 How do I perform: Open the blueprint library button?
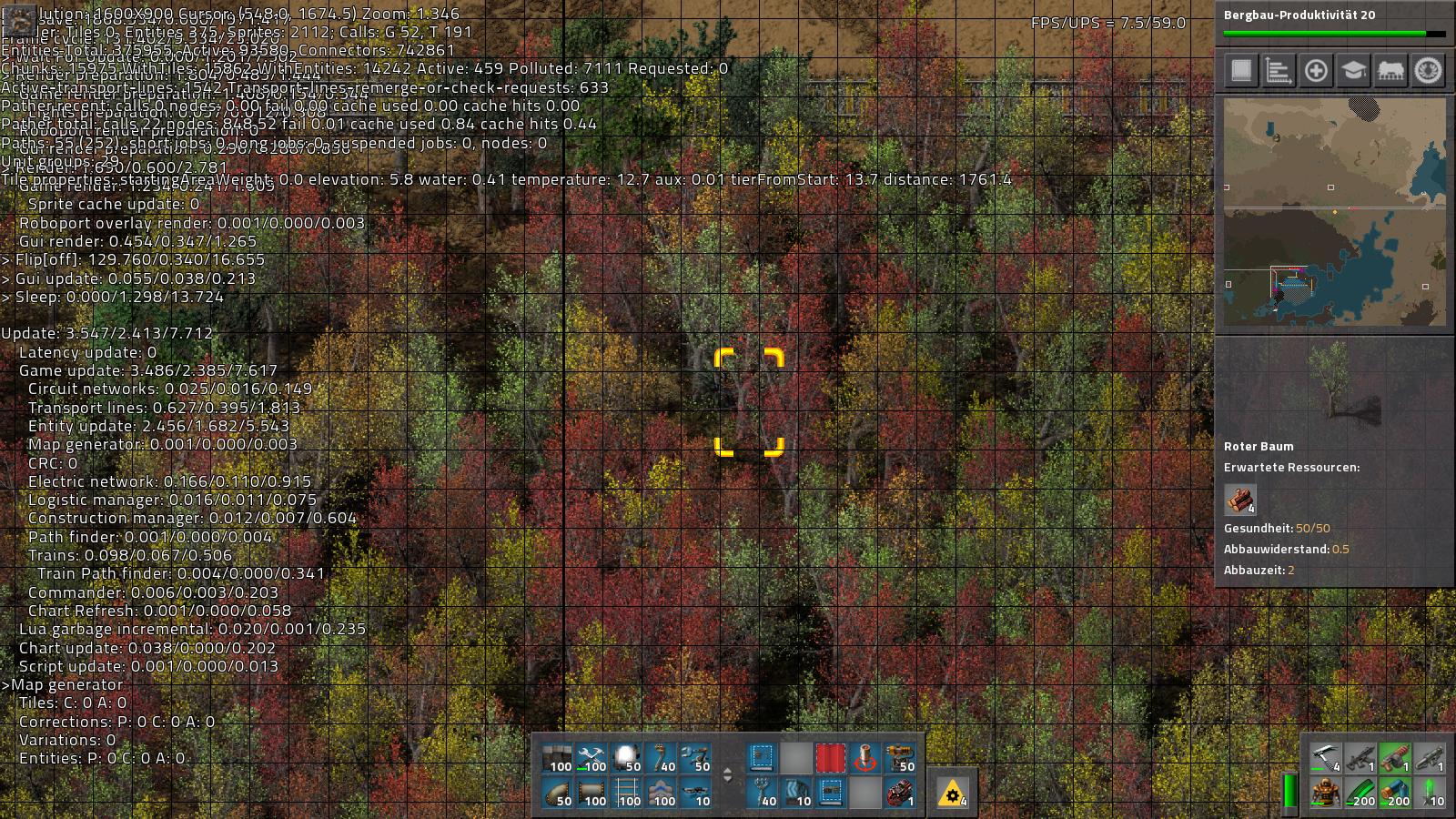tap(1241, 70)
